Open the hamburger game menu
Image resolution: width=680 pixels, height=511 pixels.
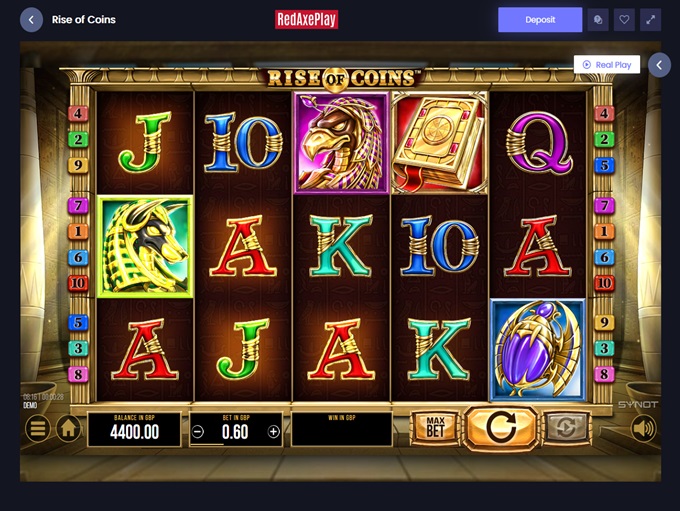37,429
